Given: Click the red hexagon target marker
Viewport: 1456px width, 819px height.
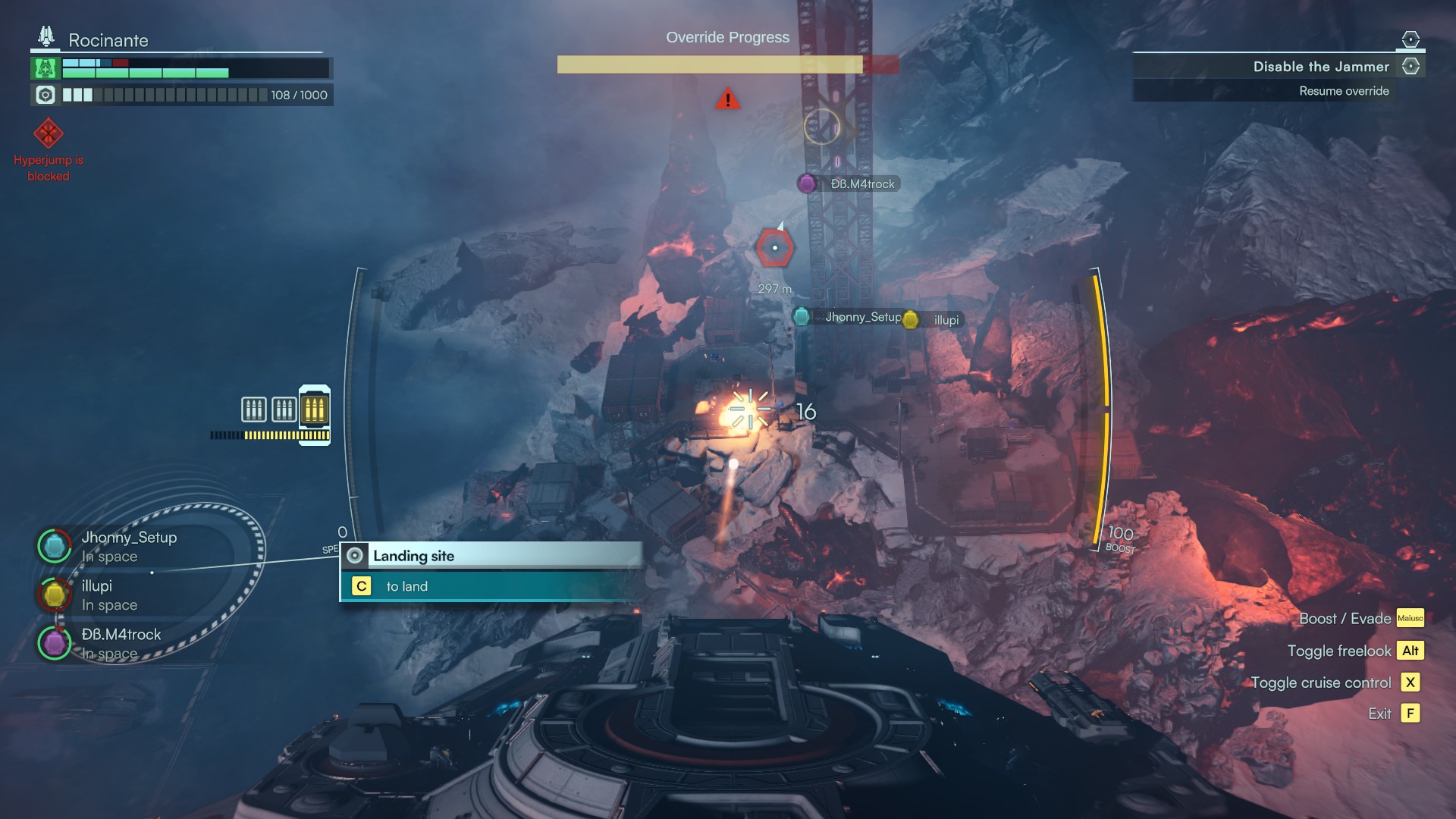Looking at the screenshot, I should tap(774, 248).
